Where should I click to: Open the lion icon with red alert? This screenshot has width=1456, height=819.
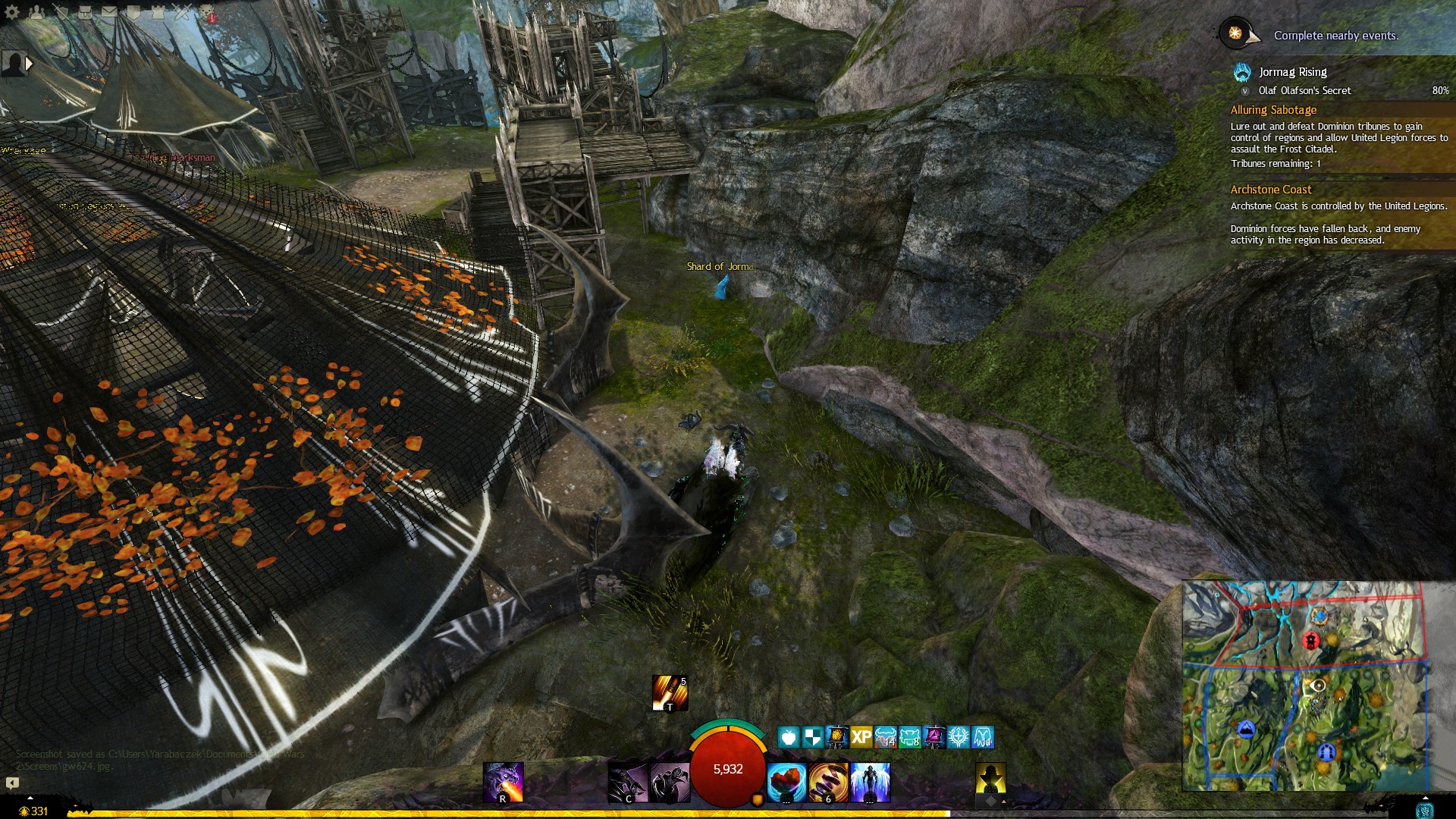click(207, 13)
